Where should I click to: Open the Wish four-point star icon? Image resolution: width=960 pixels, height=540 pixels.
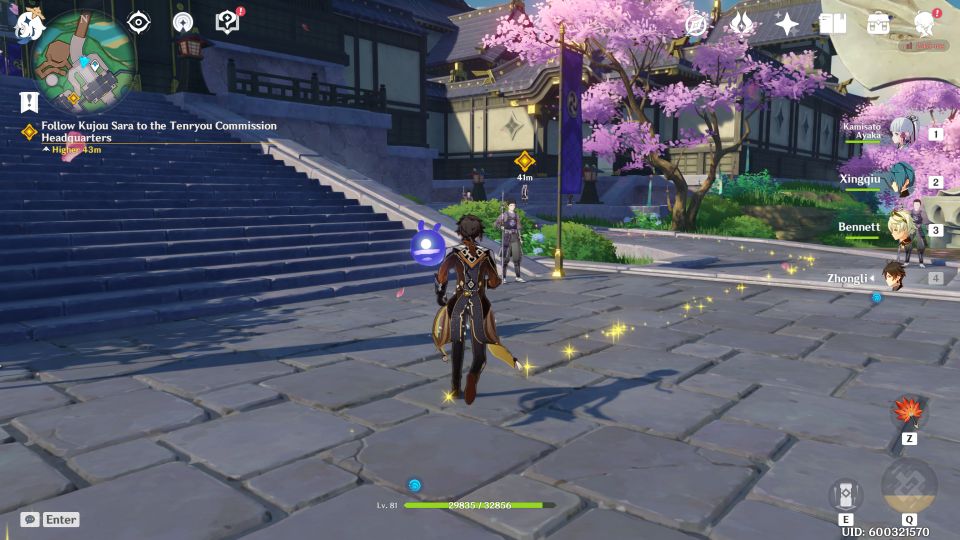pyautogui.click(x=787, y=24)
